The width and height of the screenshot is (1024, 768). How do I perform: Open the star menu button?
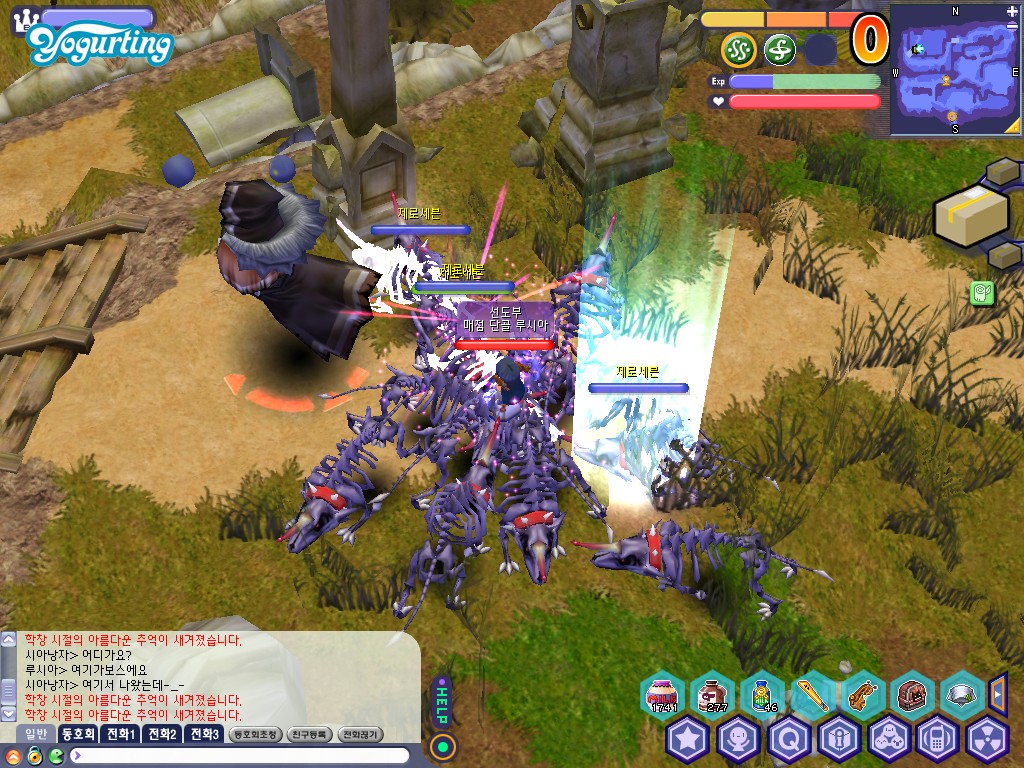[x=688, y=739]
